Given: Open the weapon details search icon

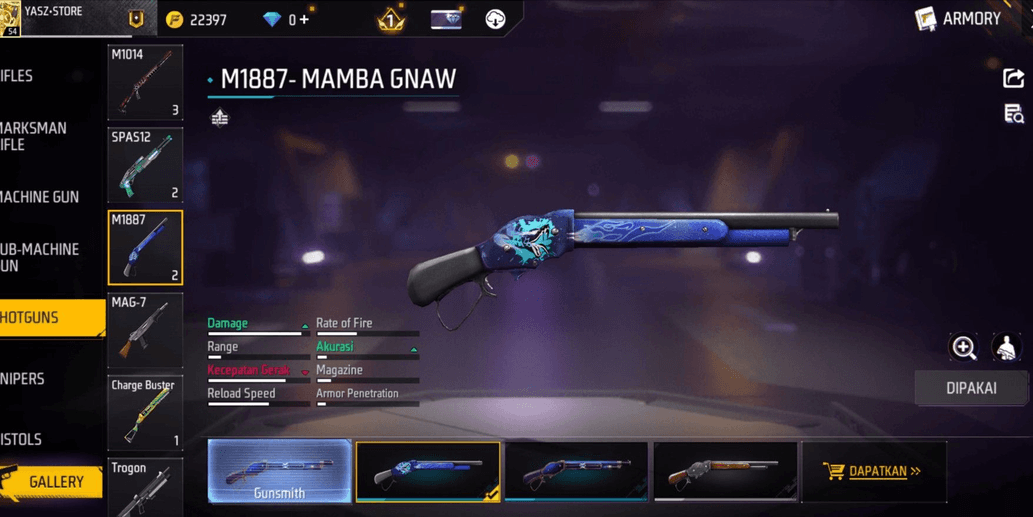Looking at the screenshot, I should (1013, 114).
